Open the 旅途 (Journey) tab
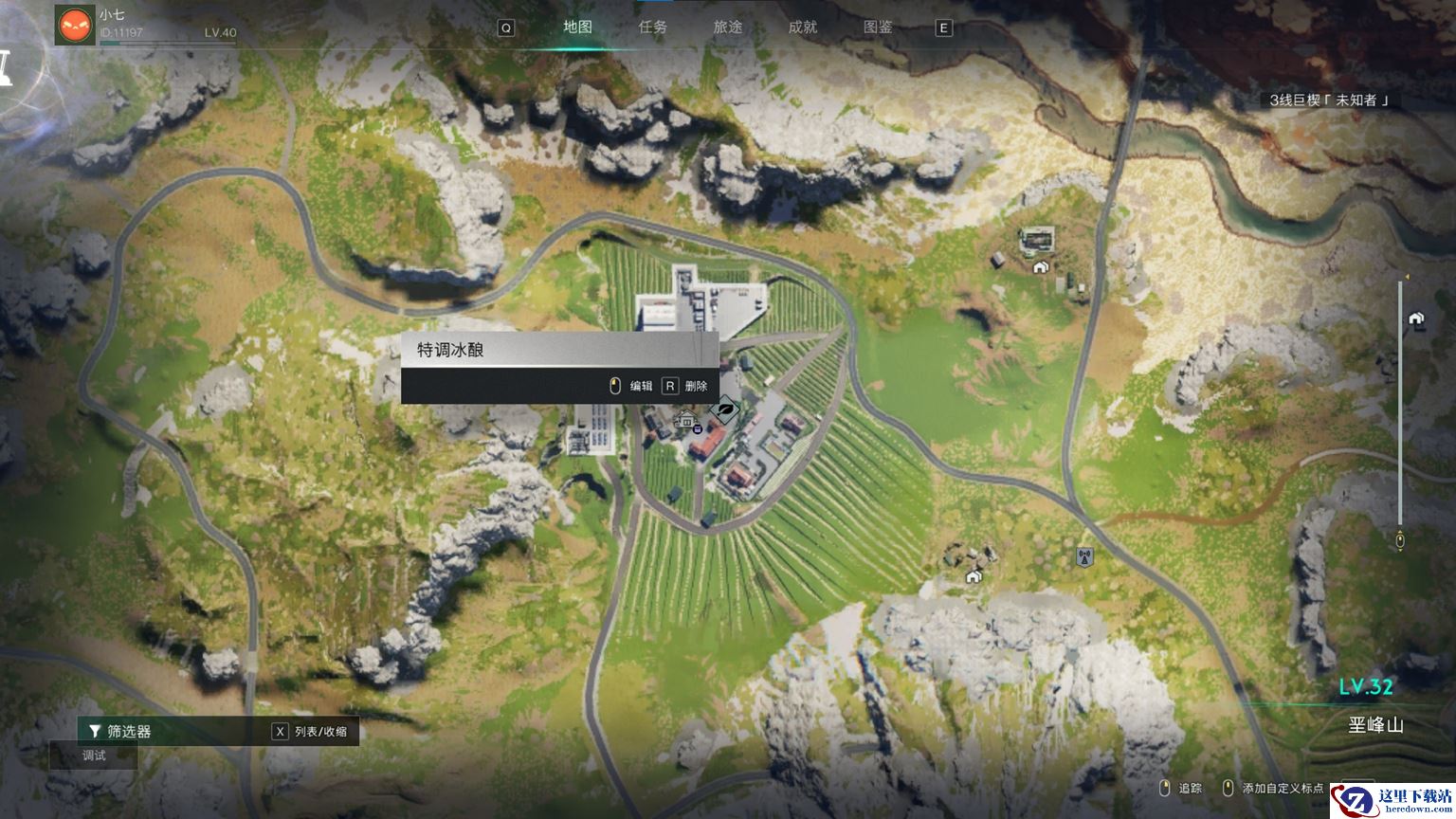The width and height of the screenshot is (1456, 819). click(x=728, y=27)
